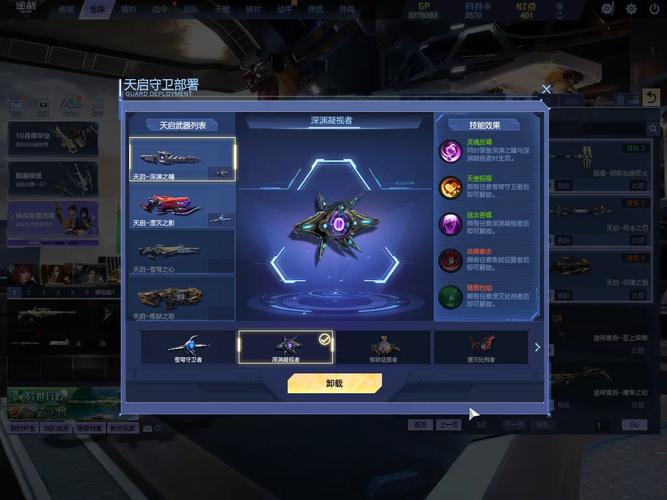Viewport: 667px width, 500px height.
Task: Pick the 炼狱征服者 guard tile
Action: (x=383, y=346)
